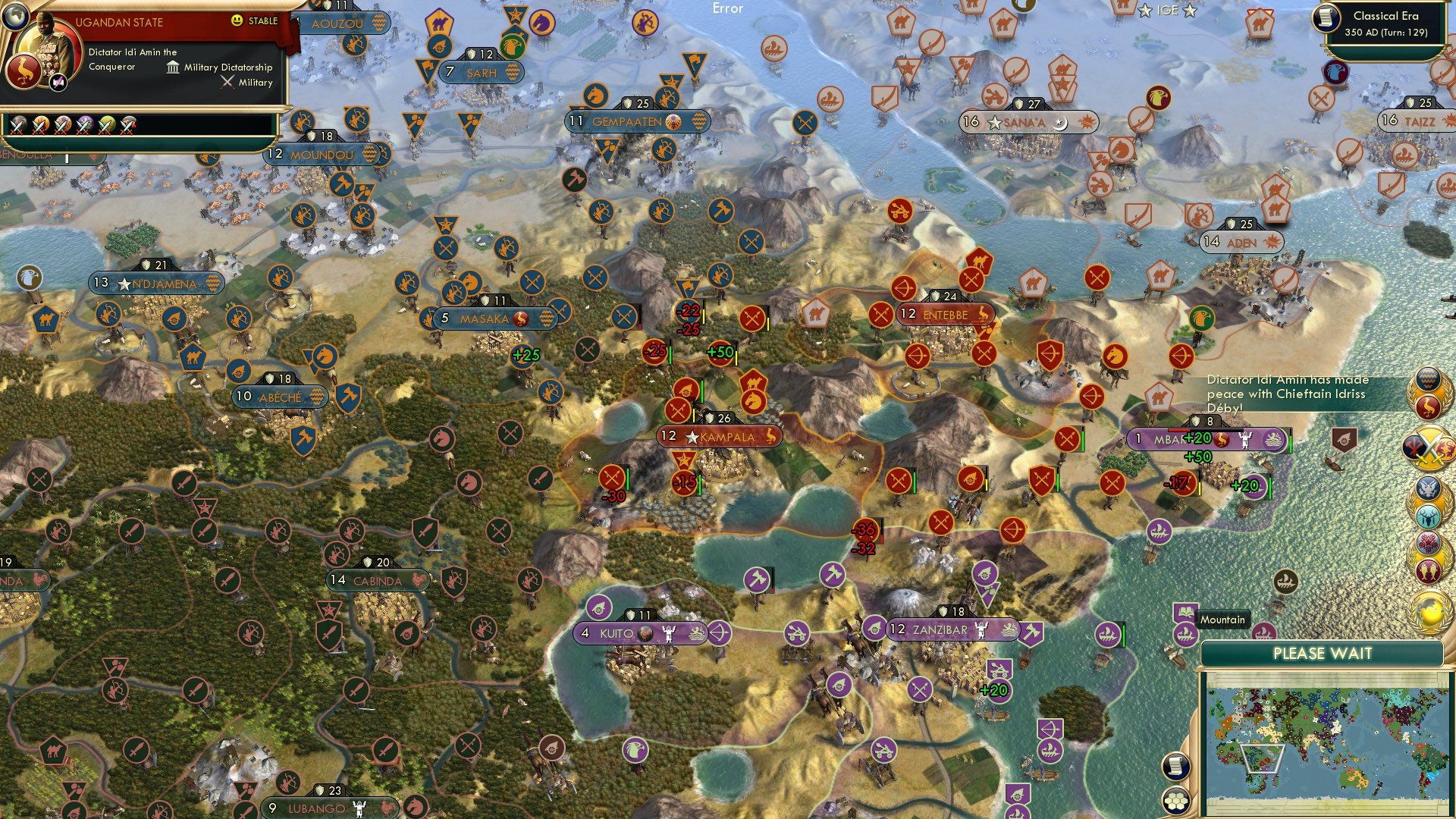1456x819 pixels.
Task: Select the Entebbe city banner
Action: (x=945, y=315)
